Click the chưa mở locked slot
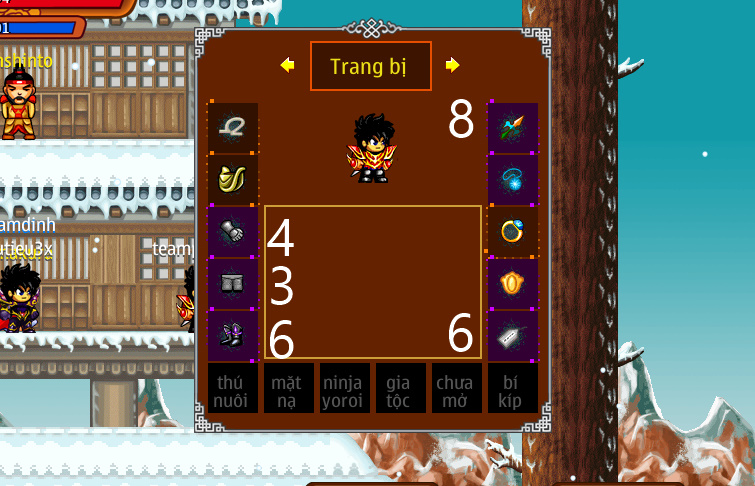Viewport: 755px width, 486px height. pyautogui.click(x=457, y=388)
